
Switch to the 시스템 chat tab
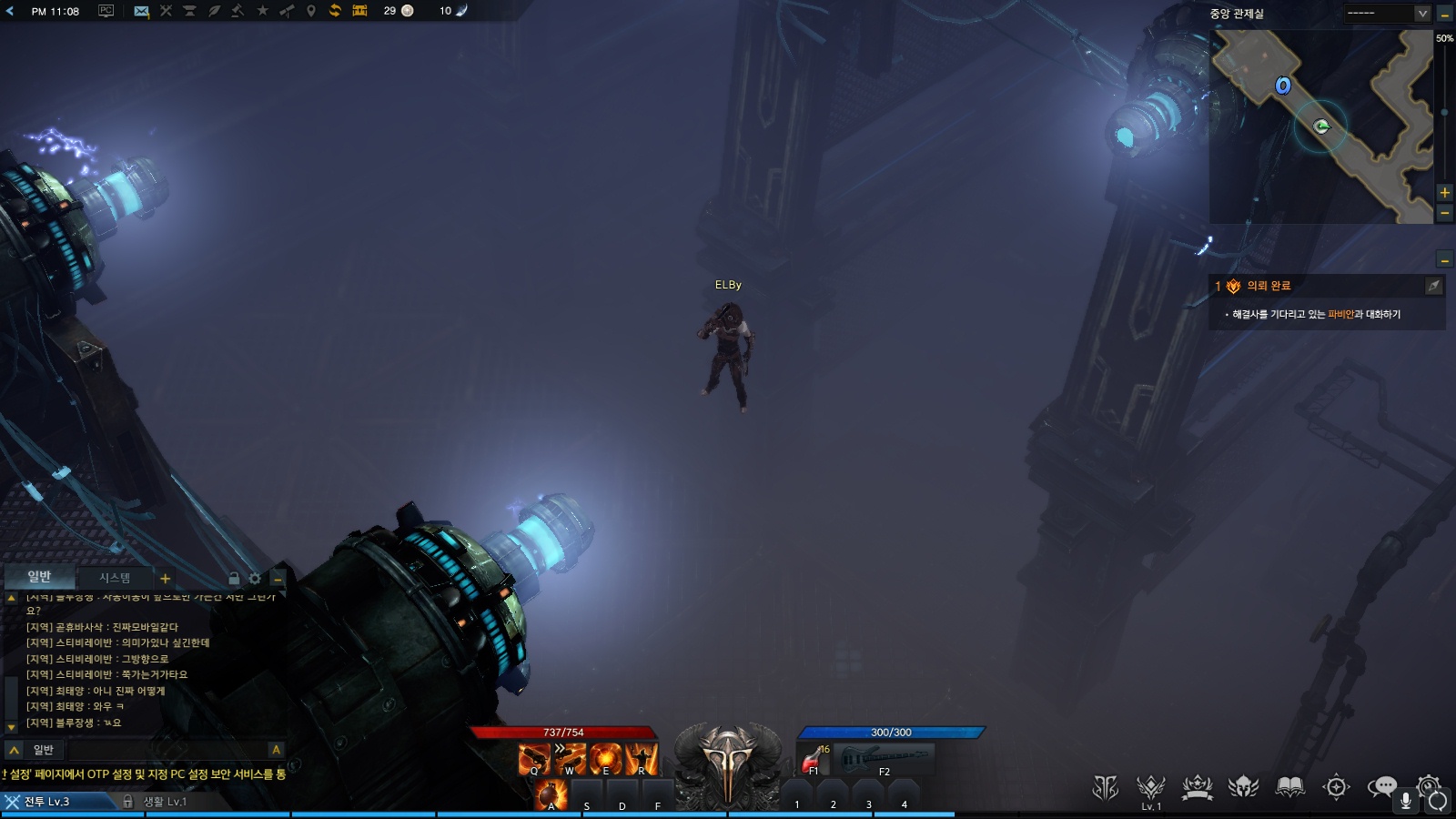(x=115, y=578)
